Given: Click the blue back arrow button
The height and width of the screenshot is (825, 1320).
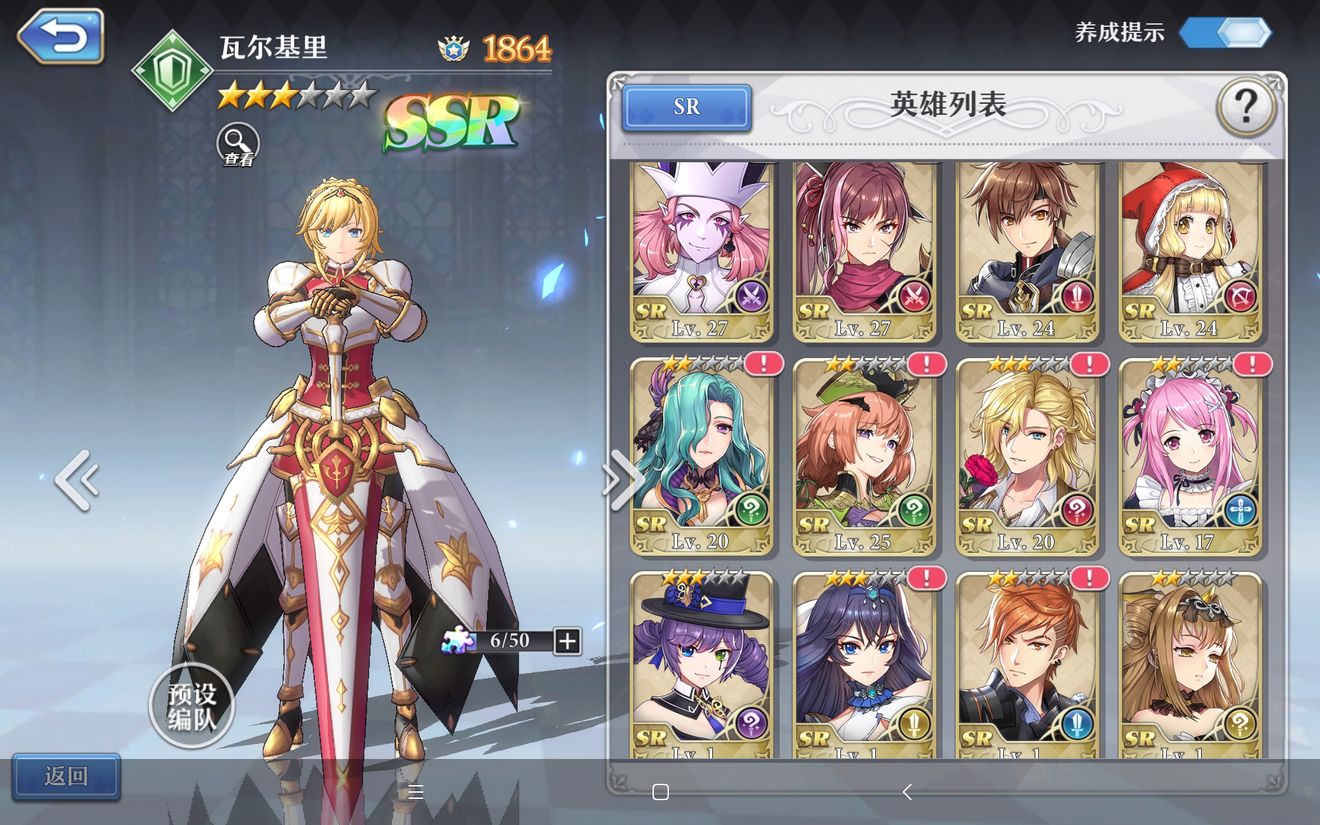Looking at the screenshot, I should click(x=61, y=37).
